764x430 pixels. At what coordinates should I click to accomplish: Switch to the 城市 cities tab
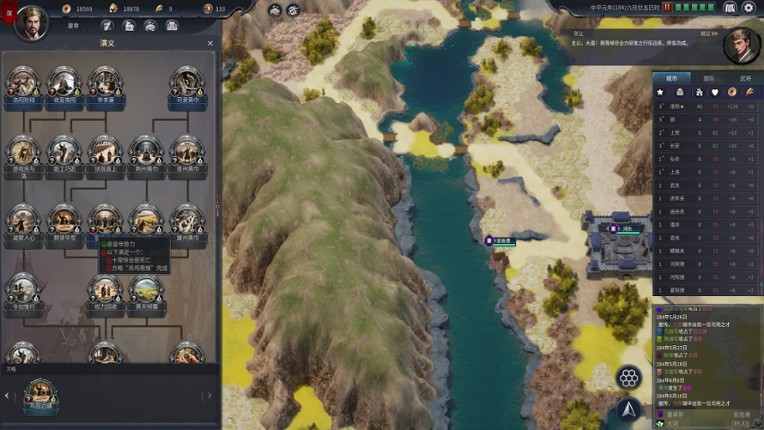click(x=671, y=78)
